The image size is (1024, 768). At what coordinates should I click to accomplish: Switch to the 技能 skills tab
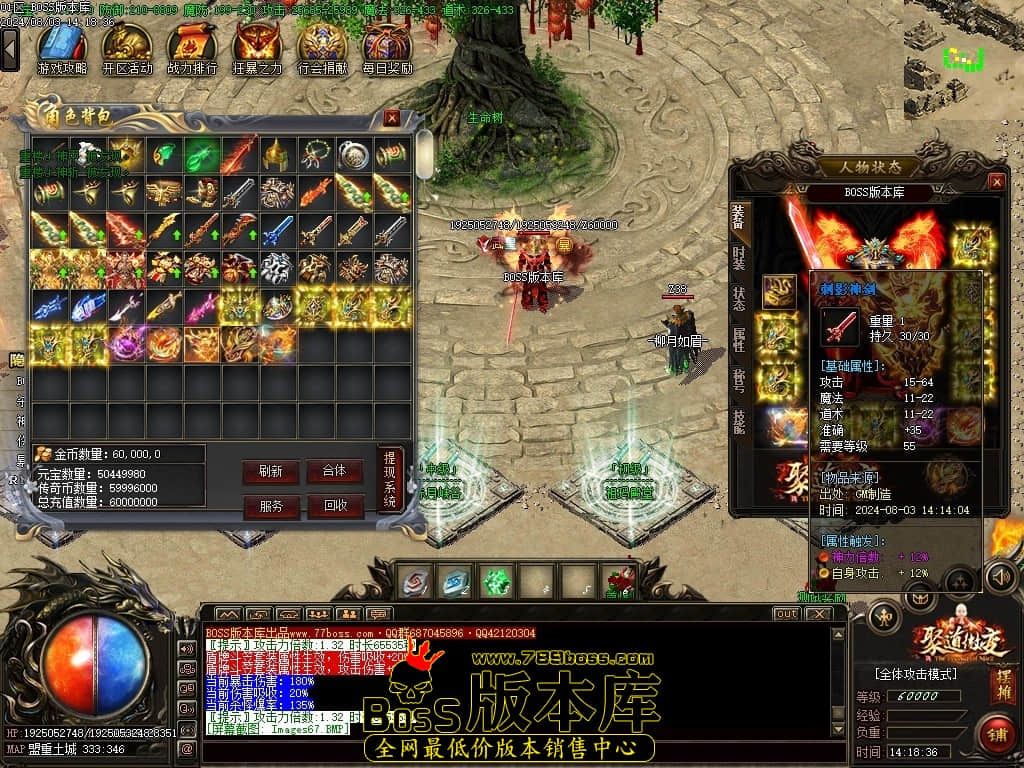coord(738,421)
